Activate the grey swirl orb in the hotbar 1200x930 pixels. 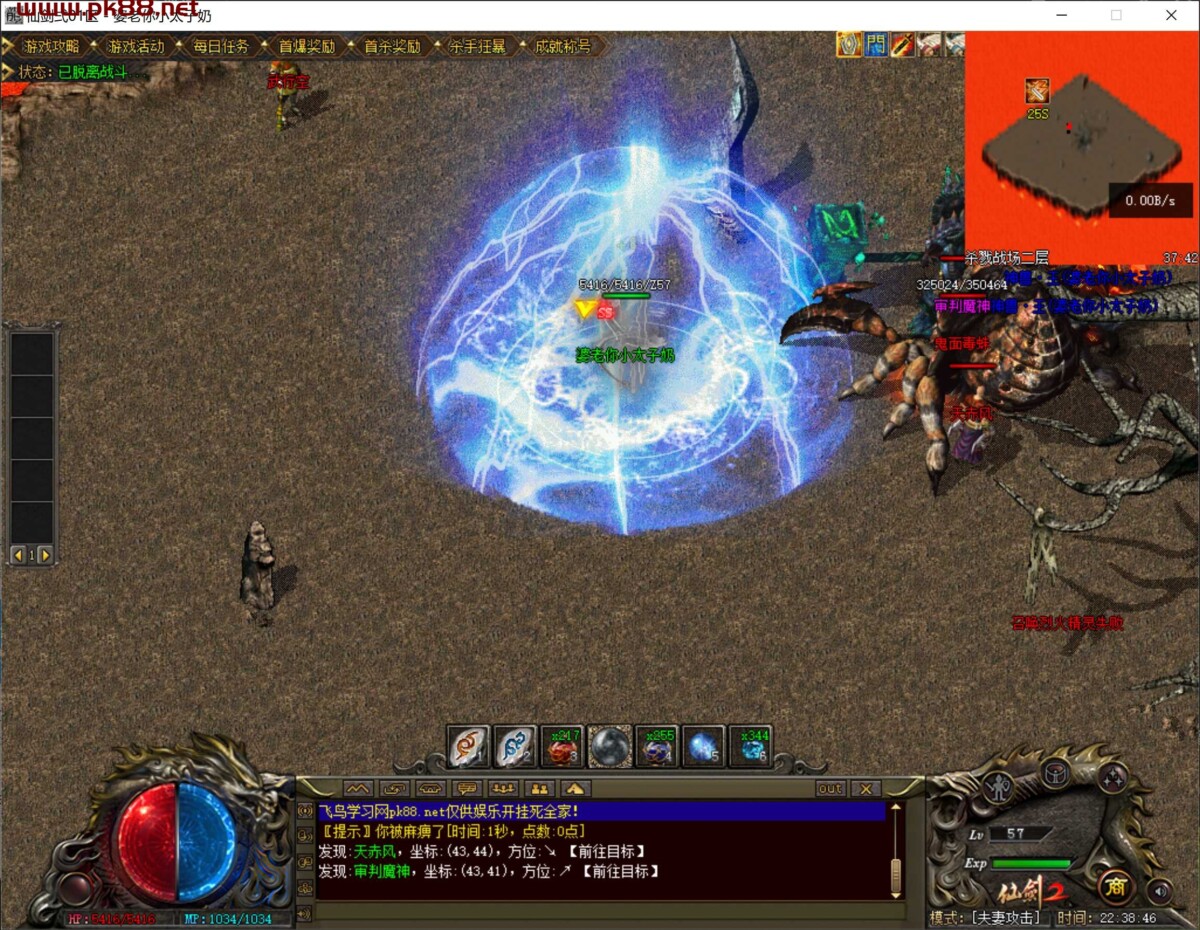click(x=609, y=746)
